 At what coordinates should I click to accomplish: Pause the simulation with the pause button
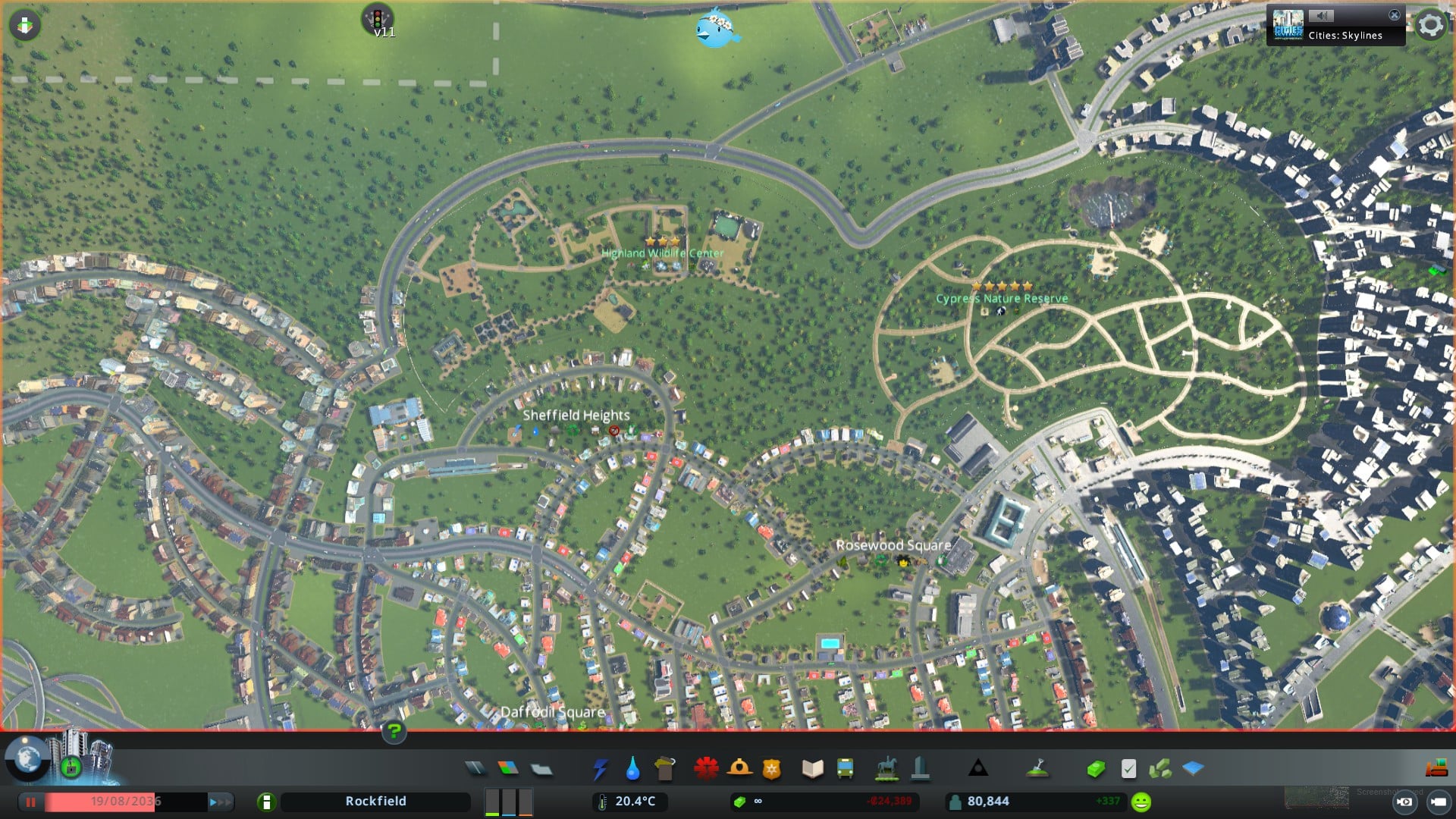click(31, 802)
